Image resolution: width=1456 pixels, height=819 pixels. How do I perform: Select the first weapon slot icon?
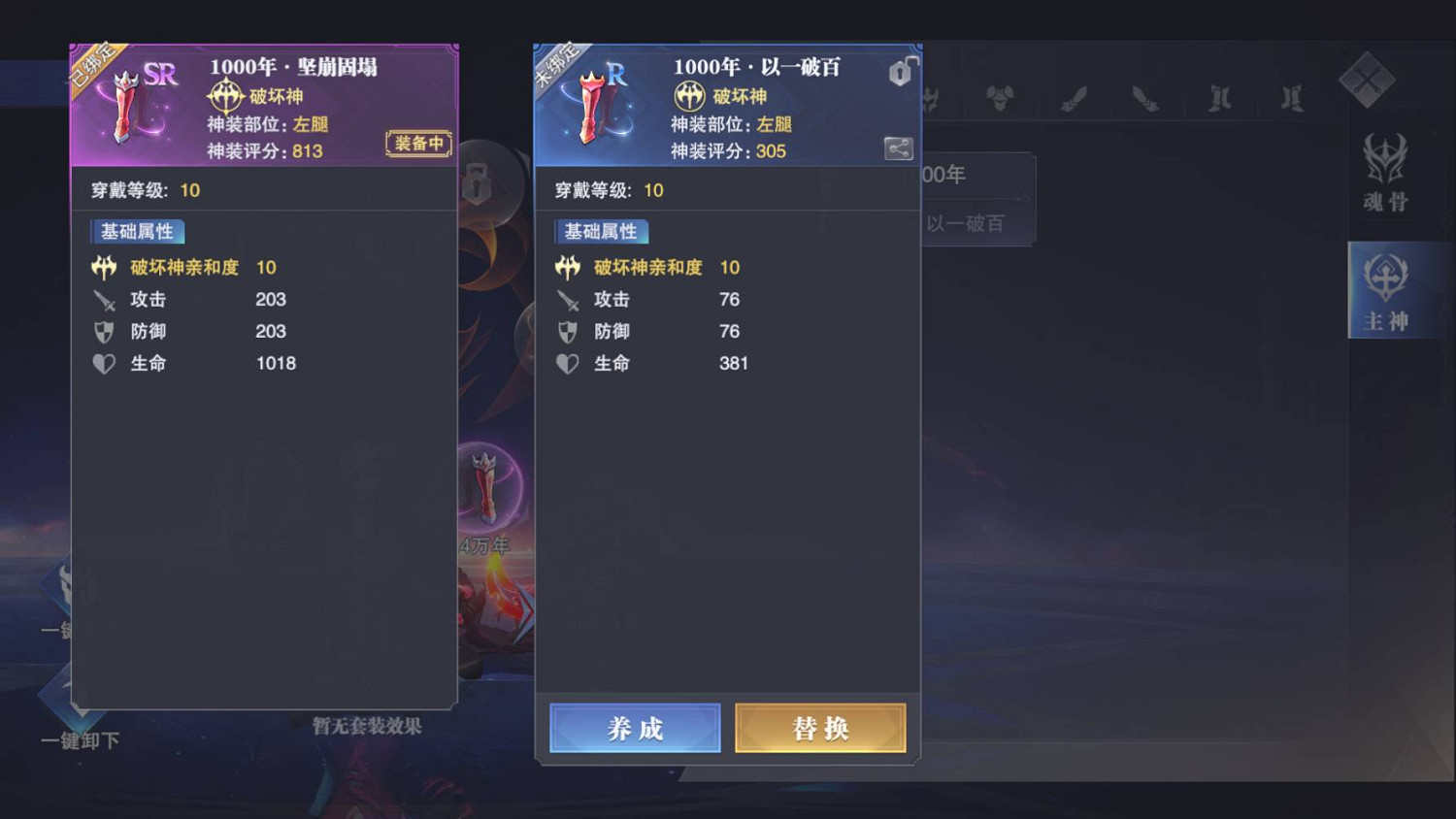pos(1072,98)
